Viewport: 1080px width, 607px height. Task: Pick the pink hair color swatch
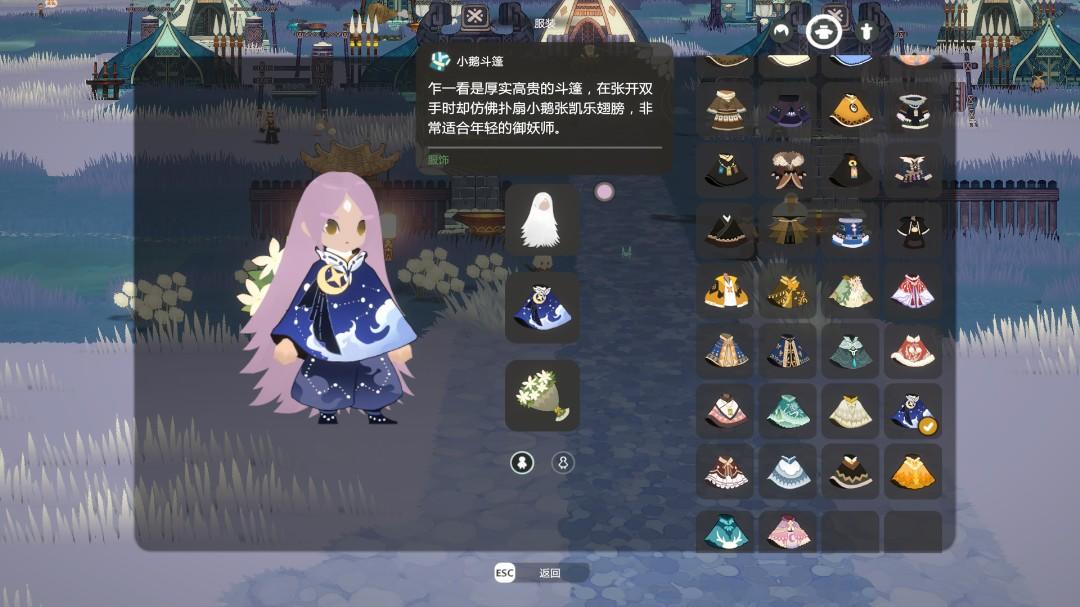click(x=604, y=191)
